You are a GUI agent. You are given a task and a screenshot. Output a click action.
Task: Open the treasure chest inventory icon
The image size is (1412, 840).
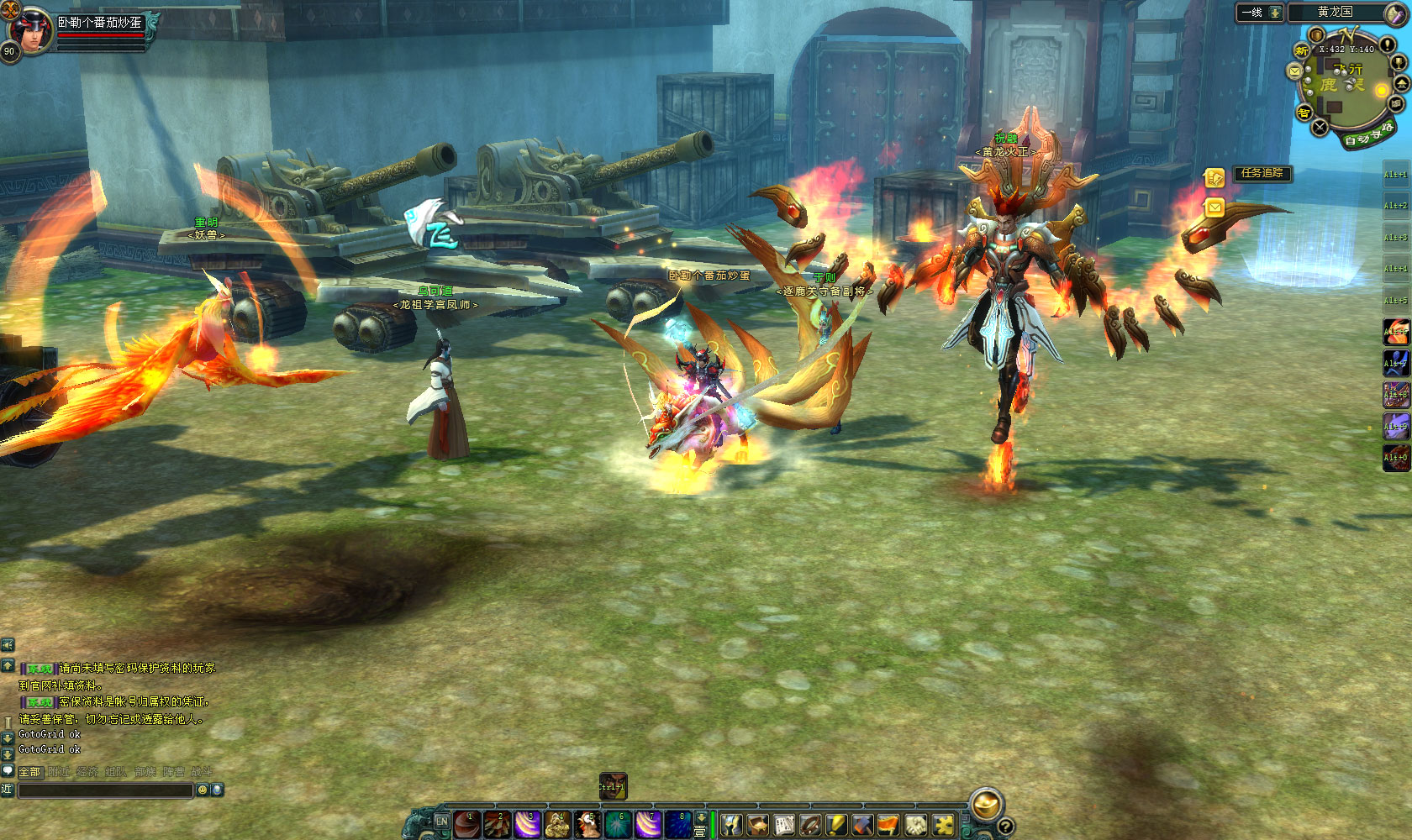pyautogui.click(x=757, y=826)
